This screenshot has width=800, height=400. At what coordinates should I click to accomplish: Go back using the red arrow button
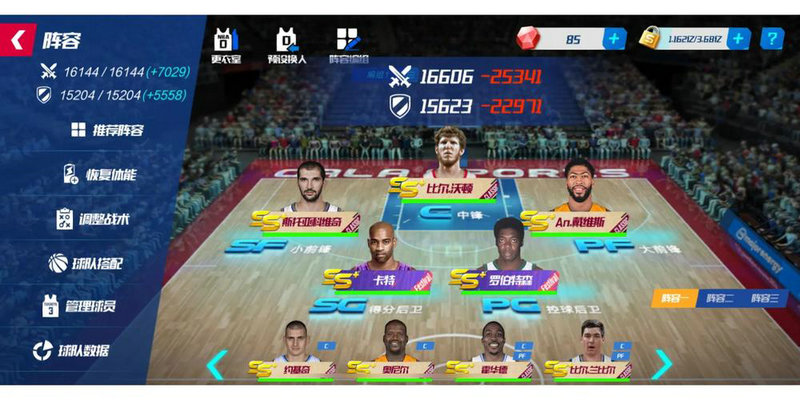(18, 40)
